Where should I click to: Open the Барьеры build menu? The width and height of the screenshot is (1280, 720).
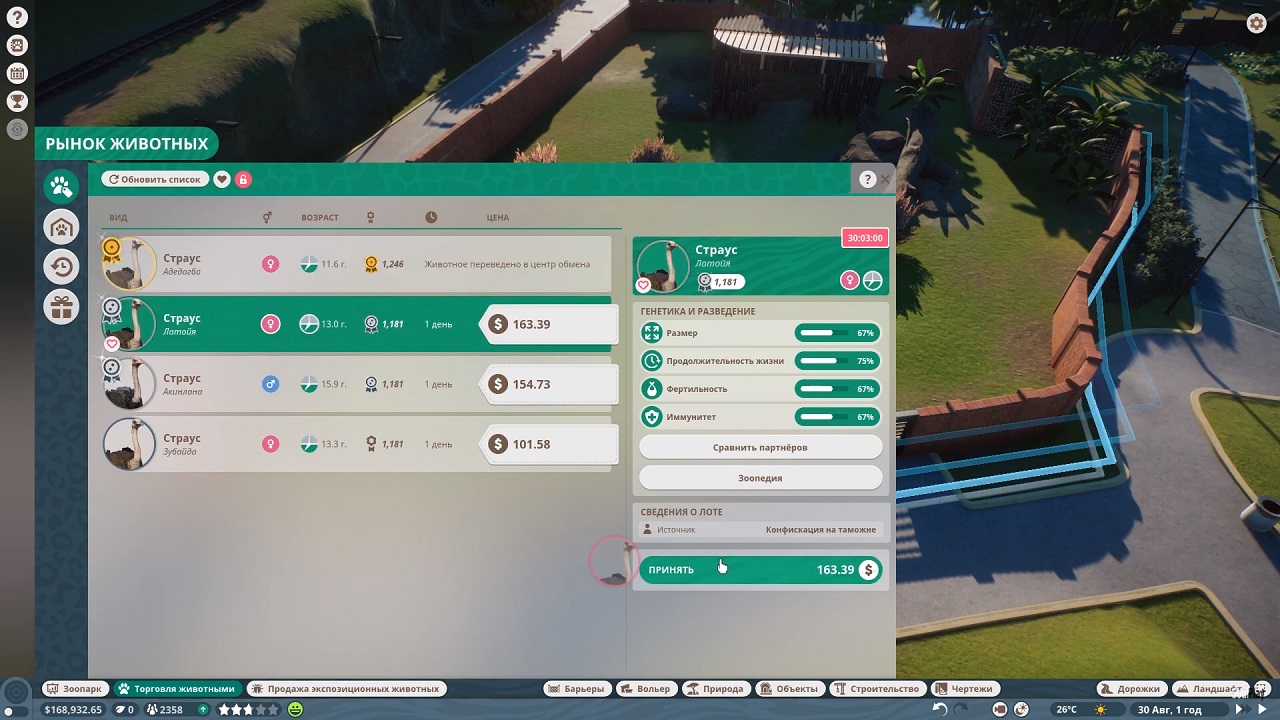(576, 689)
